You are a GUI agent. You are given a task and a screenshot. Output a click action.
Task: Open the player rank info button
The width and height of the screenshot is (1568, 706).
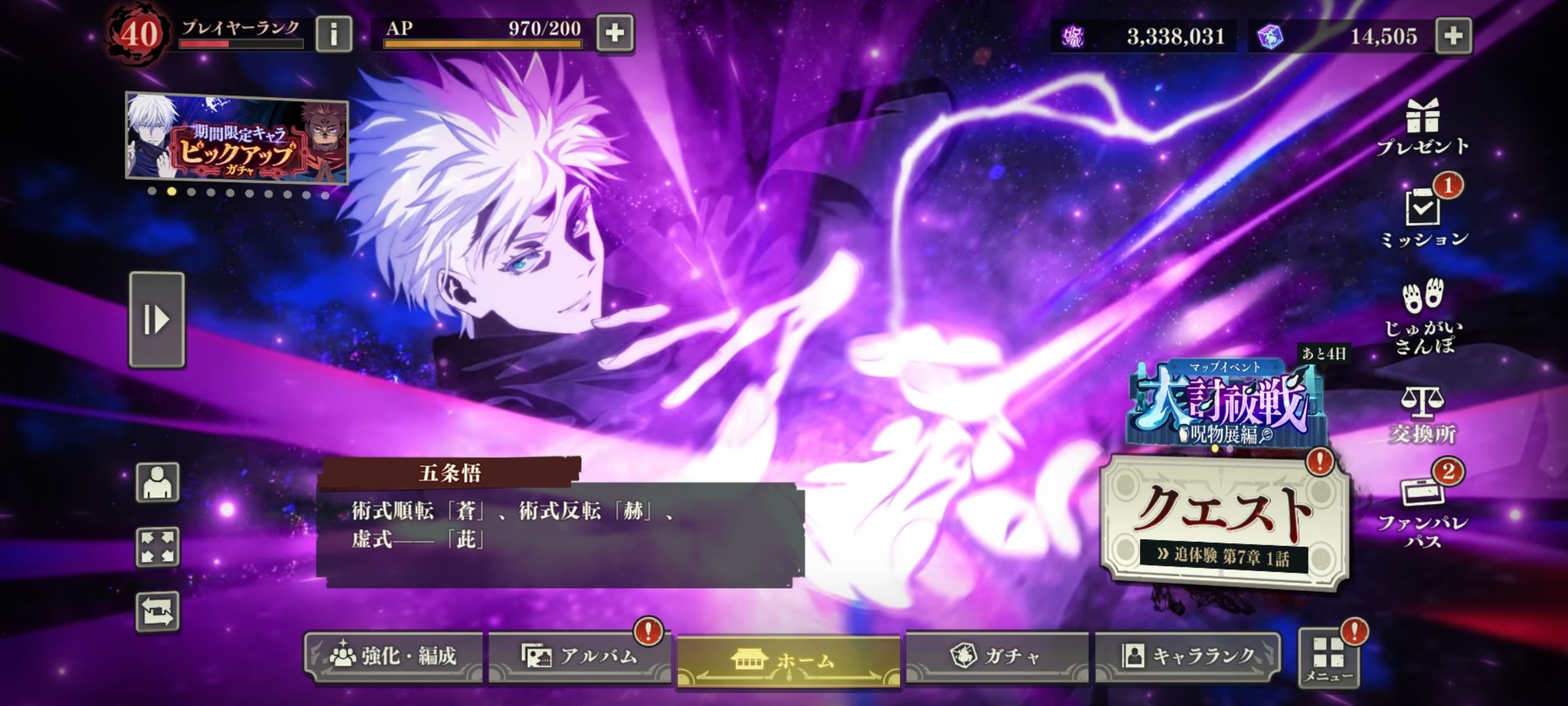(x=333, y=33)
